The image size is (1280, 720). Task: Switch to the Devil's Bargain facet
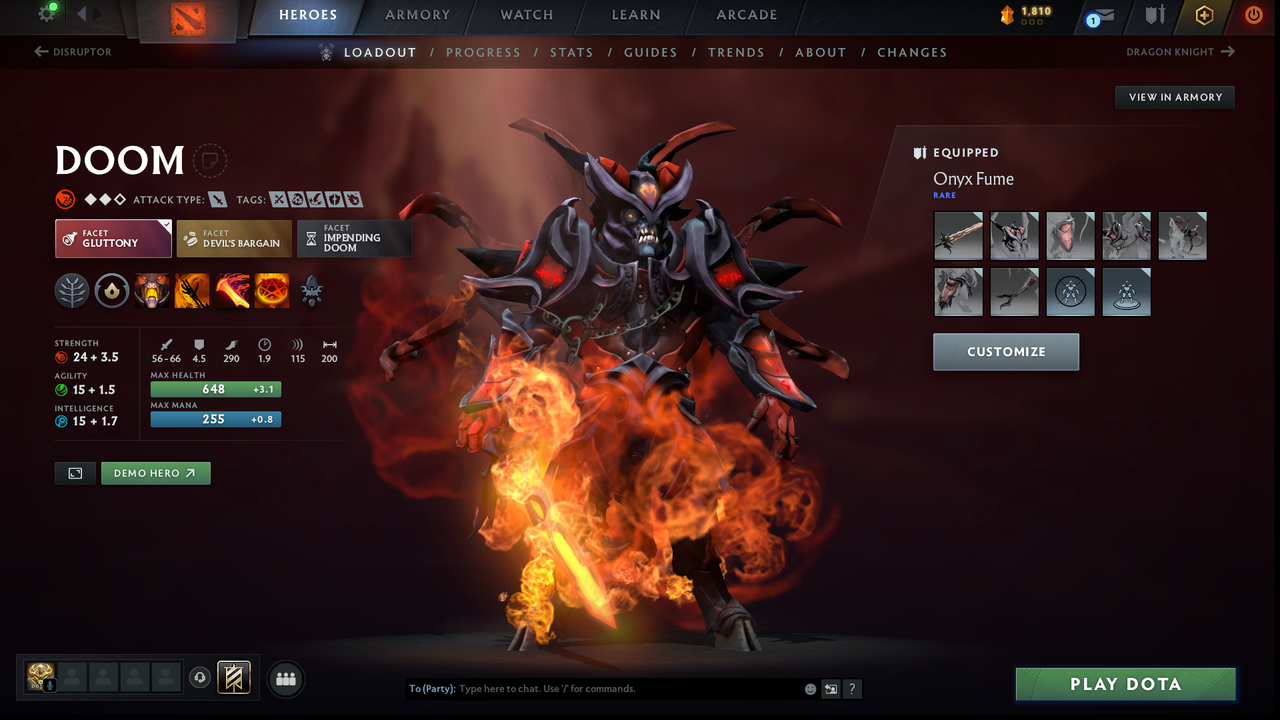(x=234, y=238)
